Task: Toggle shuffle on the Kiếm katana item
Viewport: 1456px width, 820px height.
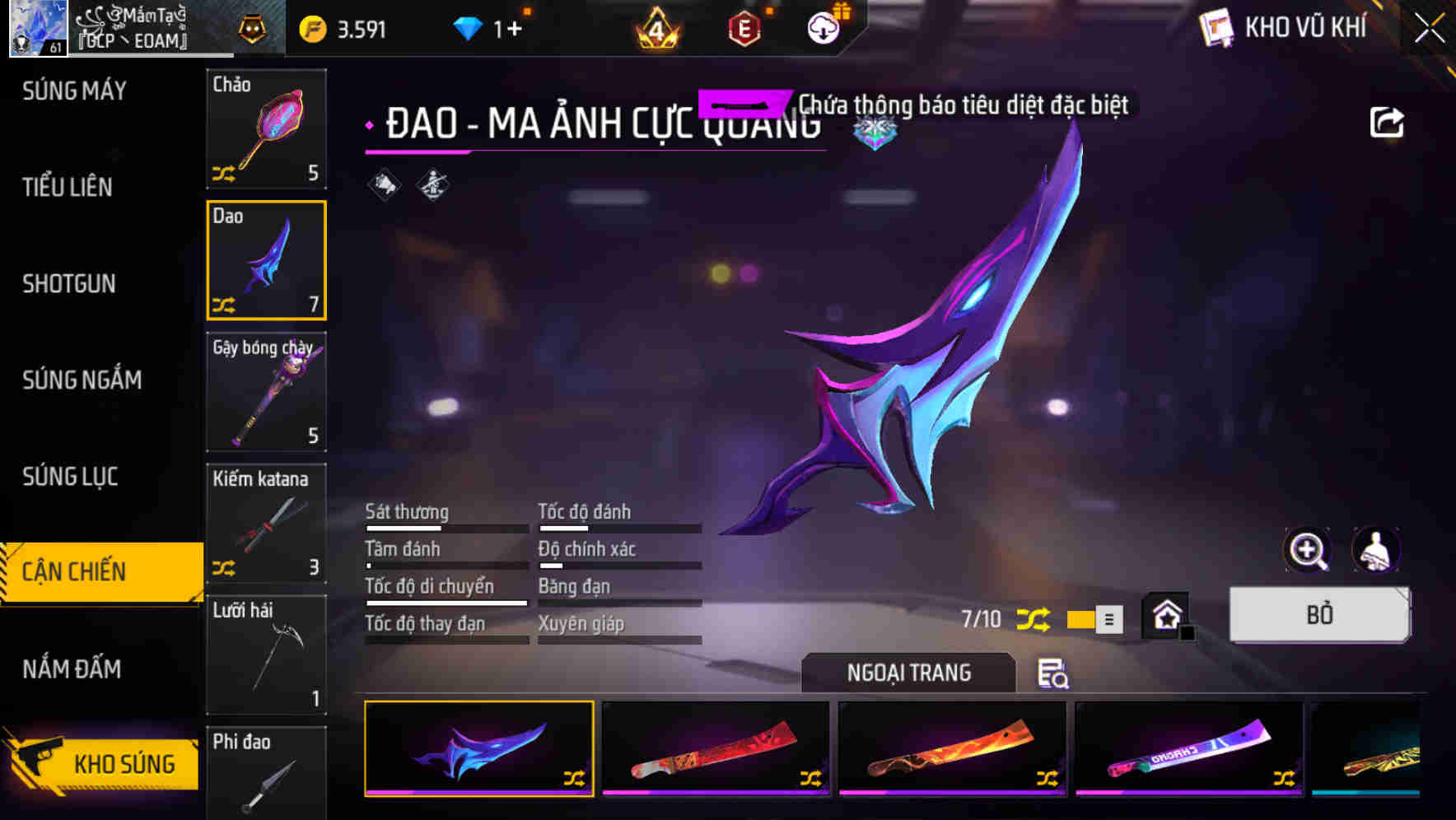Action: (x=225, y=568)
